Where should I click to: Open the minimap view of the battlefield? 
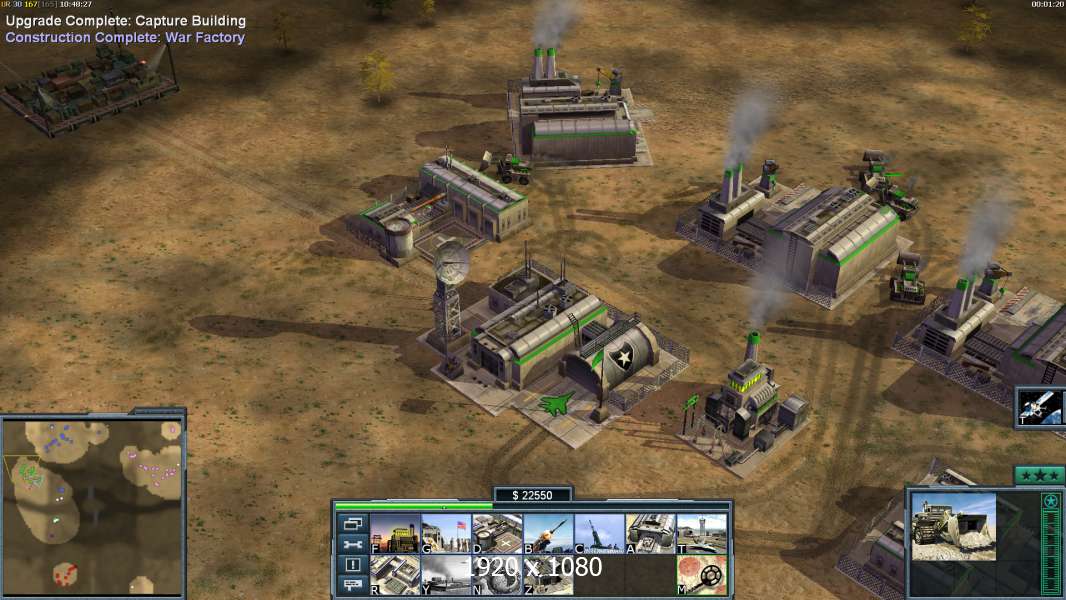(x=93, y=507)
